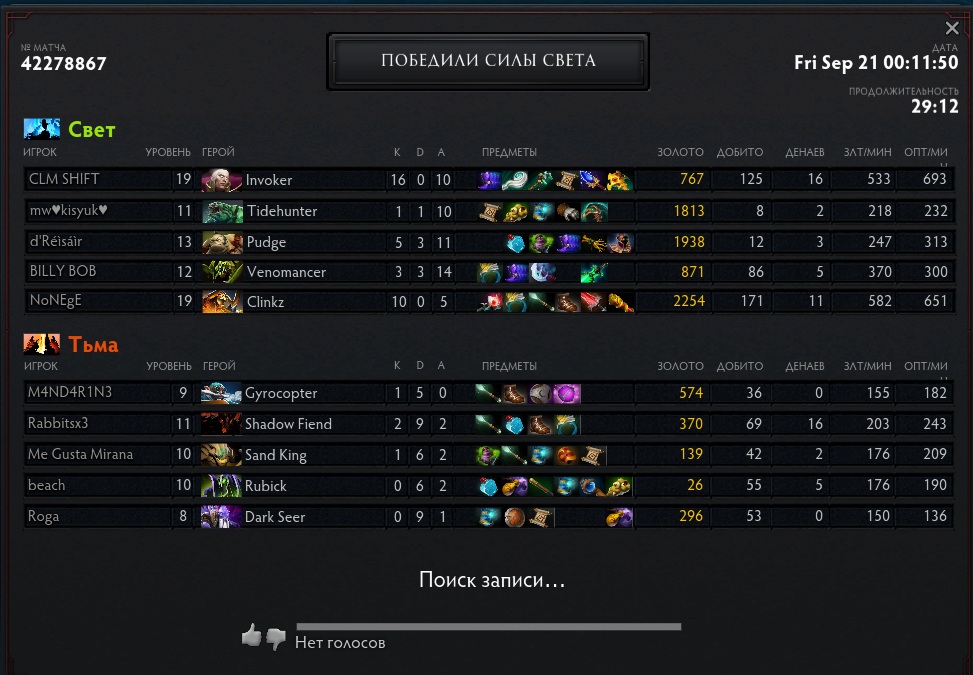This screenshot has width=973, height=675.
Task: Give the match a thumbs down
Action: [276, 638]
